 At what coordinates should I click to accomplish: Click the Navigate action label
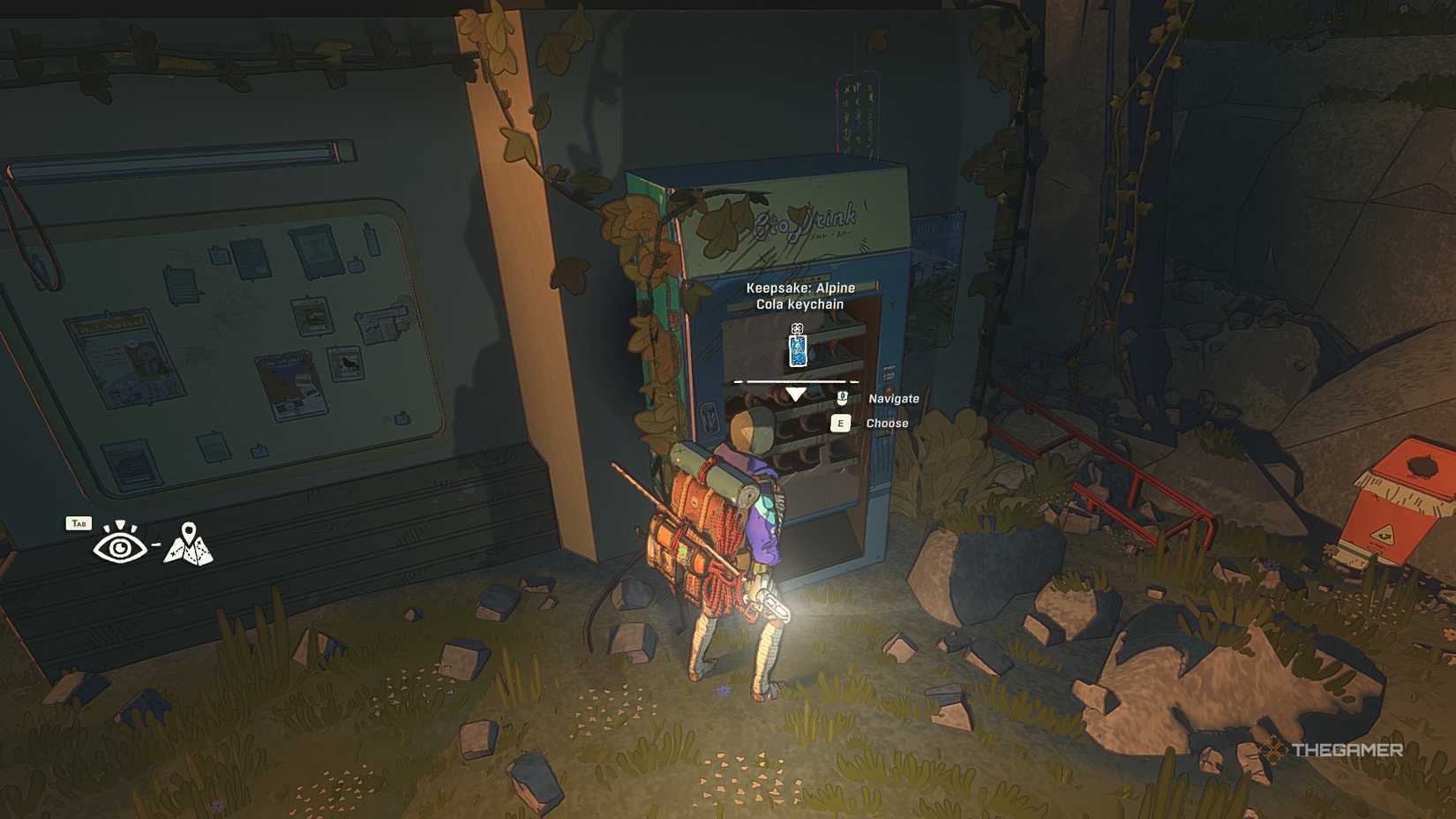coord(895,398)
